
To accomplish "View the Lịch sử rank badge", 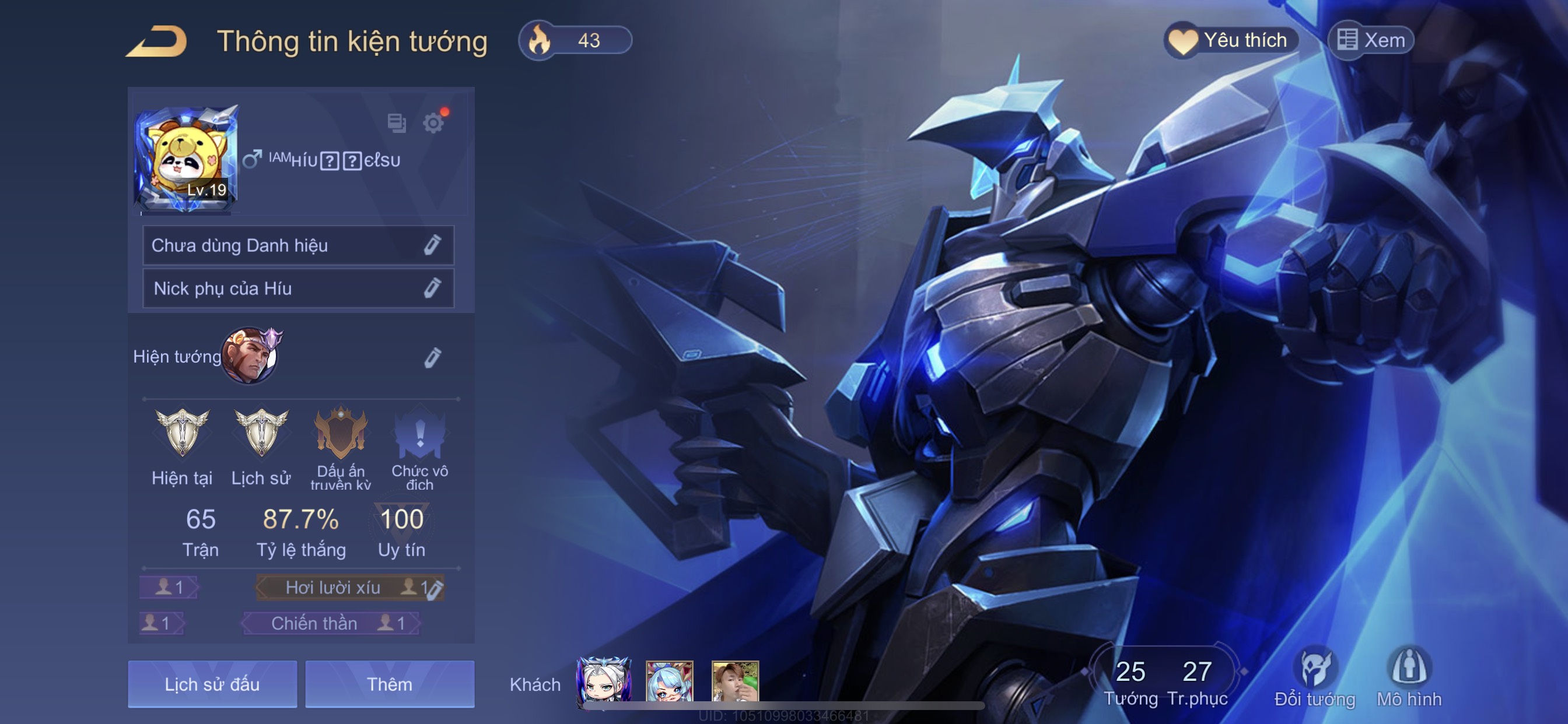I will pos(261,433).
